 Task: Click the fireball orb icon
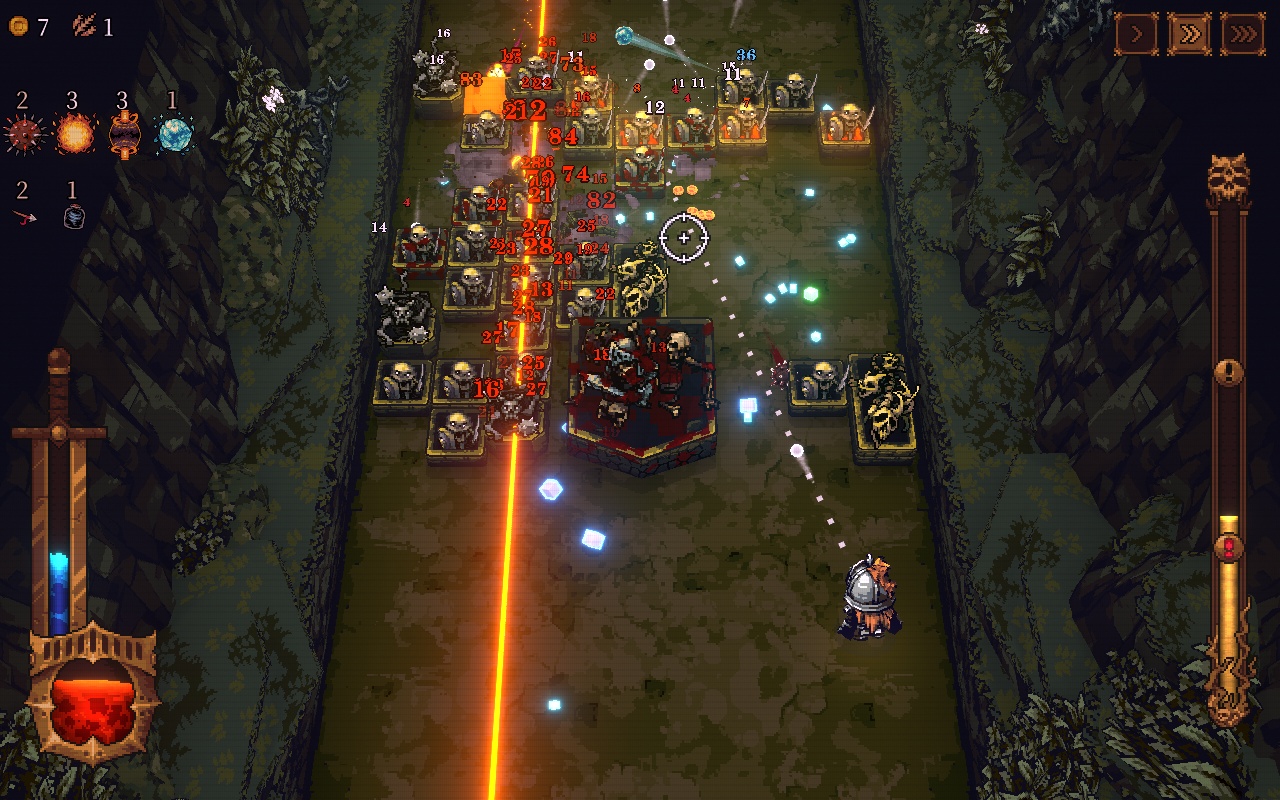pos(74,134)
